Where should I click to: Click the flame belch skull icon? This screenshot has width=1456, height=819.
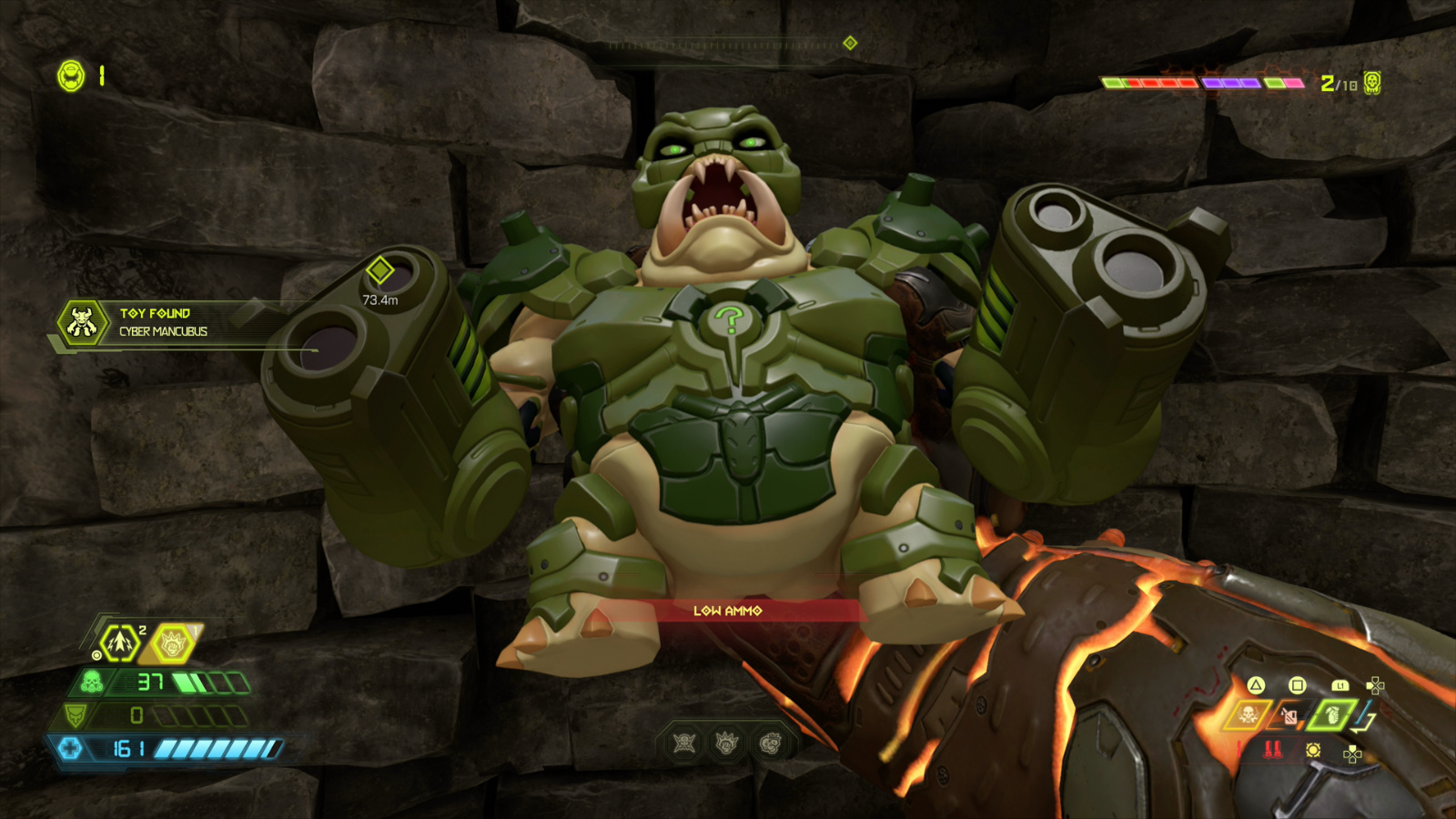coord(1249,715)
